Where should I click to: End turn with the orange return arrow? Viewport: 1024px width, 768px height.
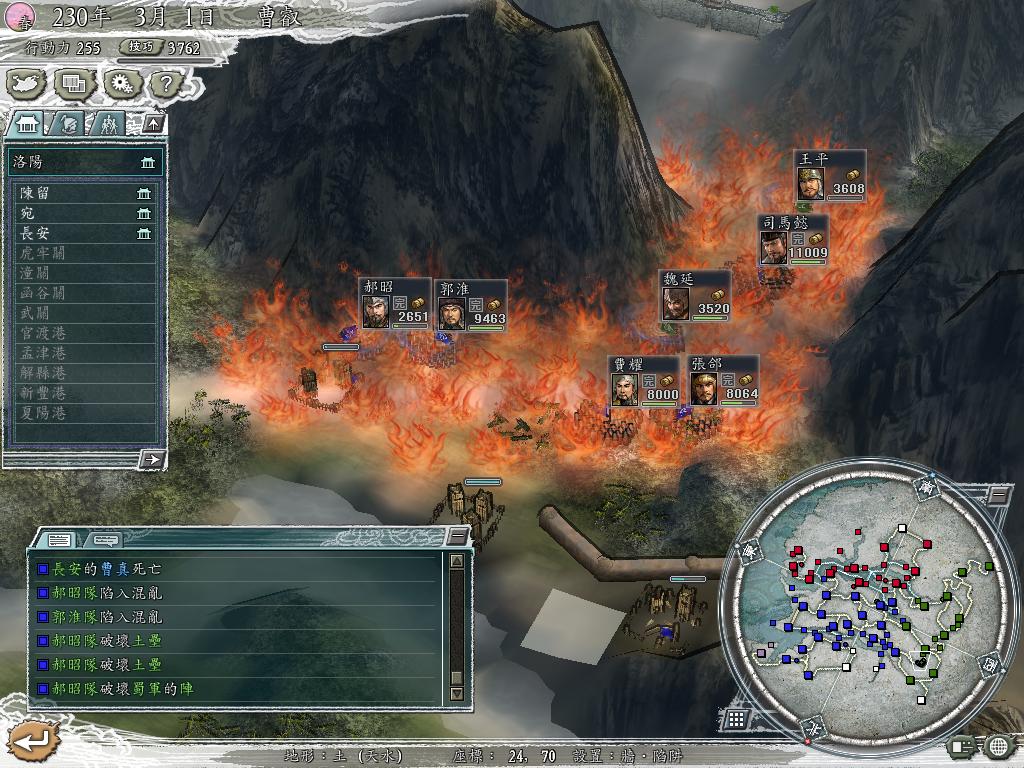31,741
